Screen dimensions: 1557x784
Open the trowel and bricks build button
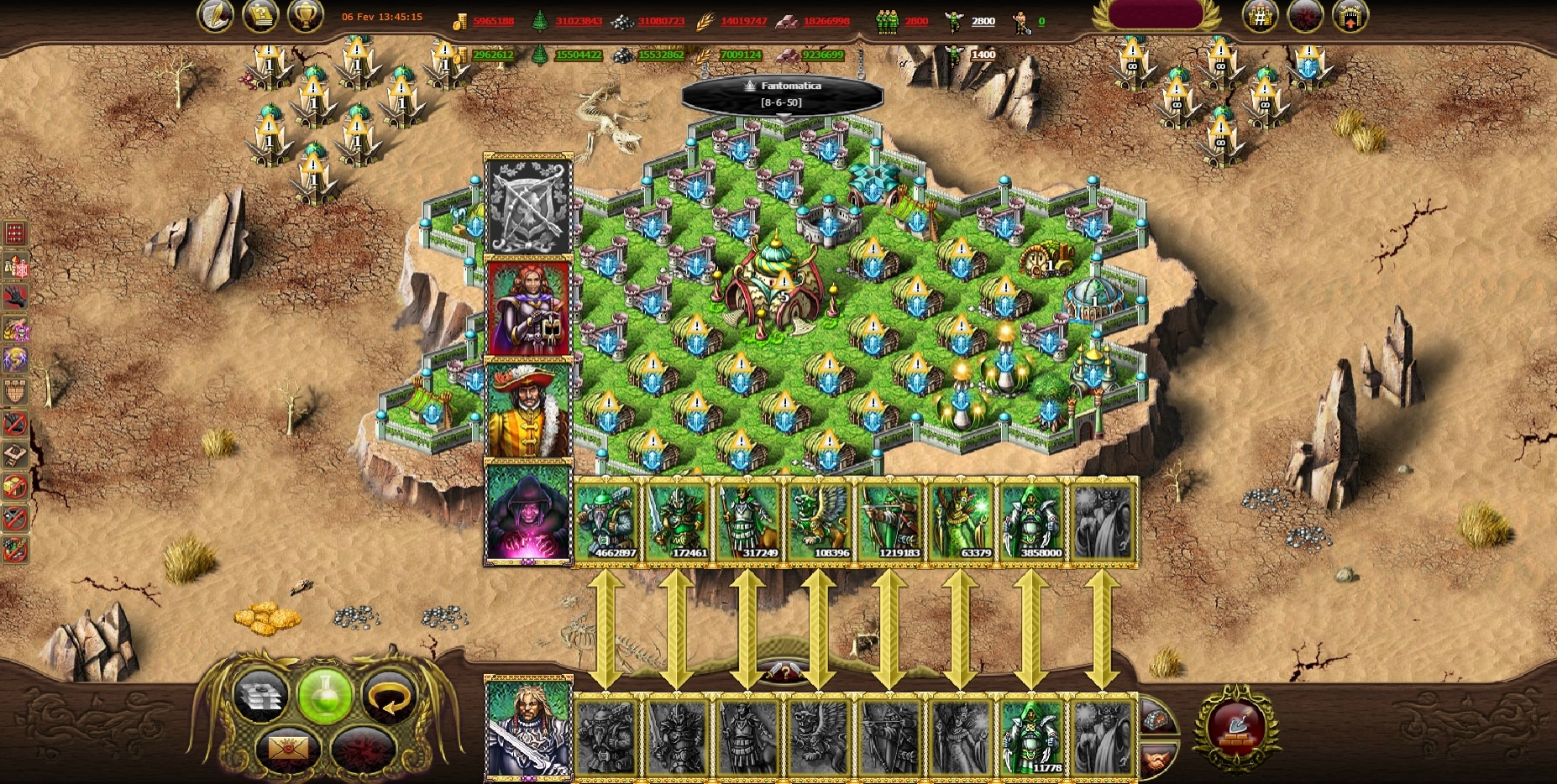pos(1235,728)
